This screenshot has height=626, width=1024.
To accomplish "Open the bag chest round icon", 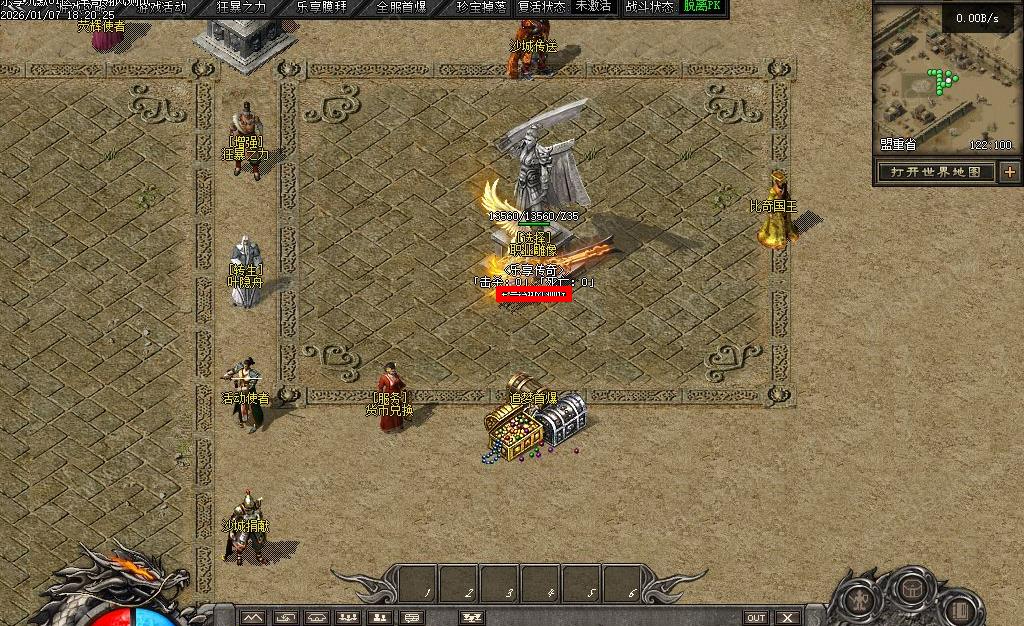I will point(912,587).
